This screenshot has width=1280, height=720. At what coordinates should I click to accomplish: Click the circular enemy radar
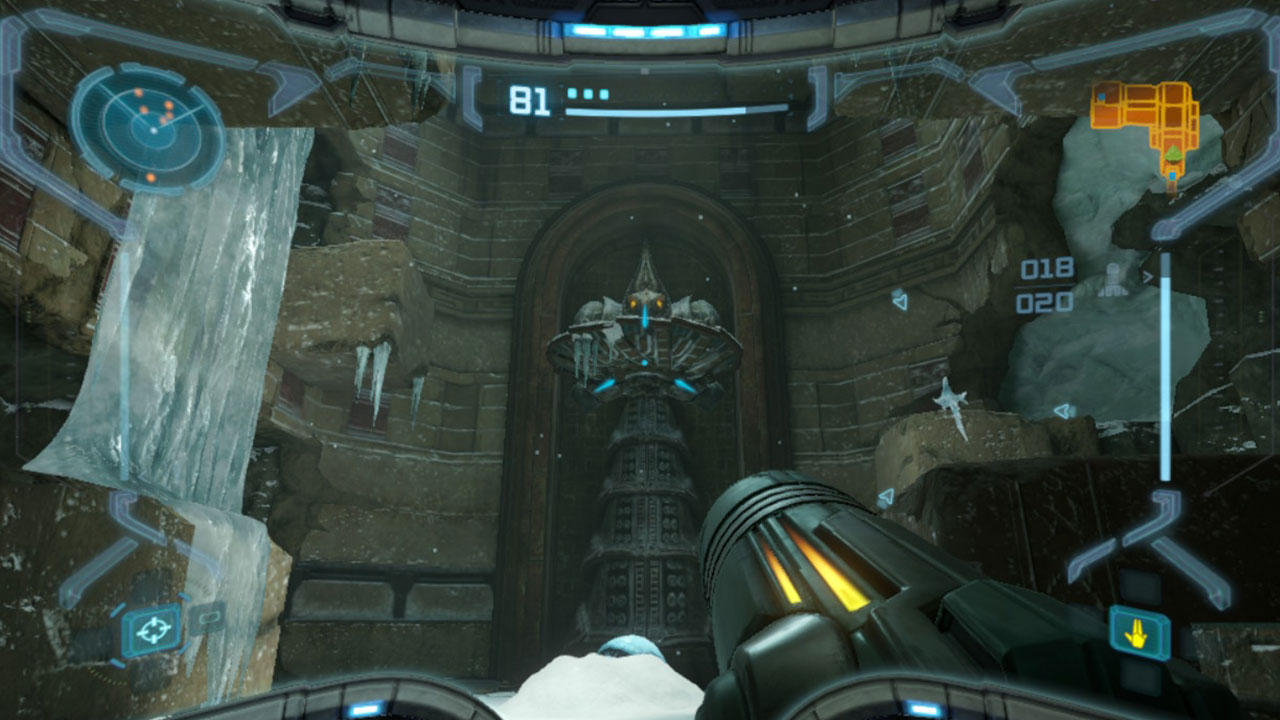(149, 128)
